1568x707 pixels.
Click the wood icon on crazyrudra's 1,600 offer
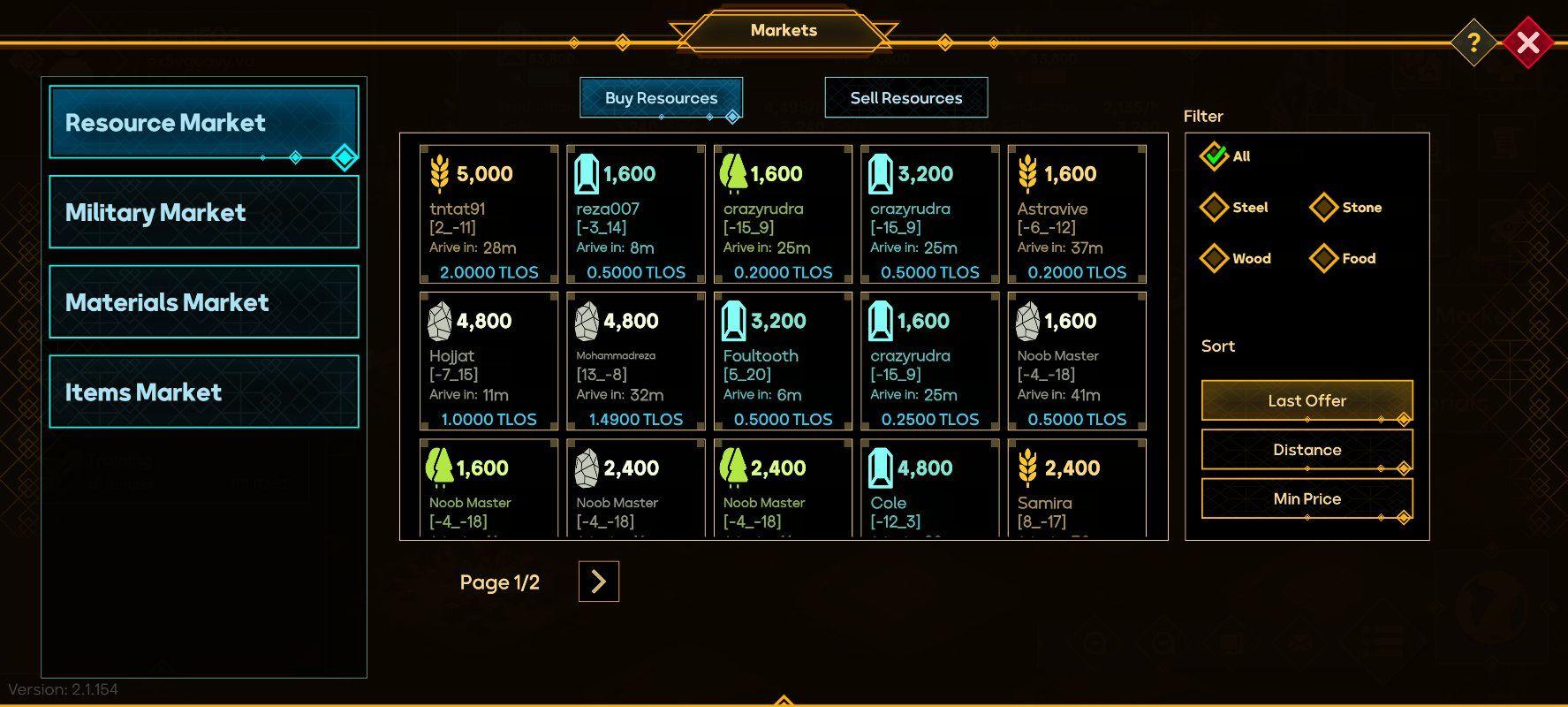(x=732, y=173)
